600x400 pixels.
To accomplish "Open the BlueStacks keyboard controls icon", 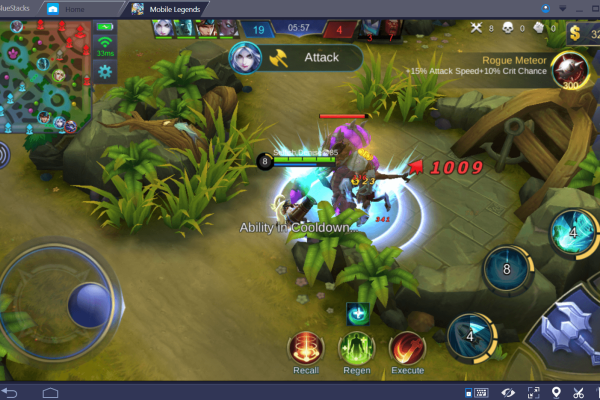I will 479,391.
